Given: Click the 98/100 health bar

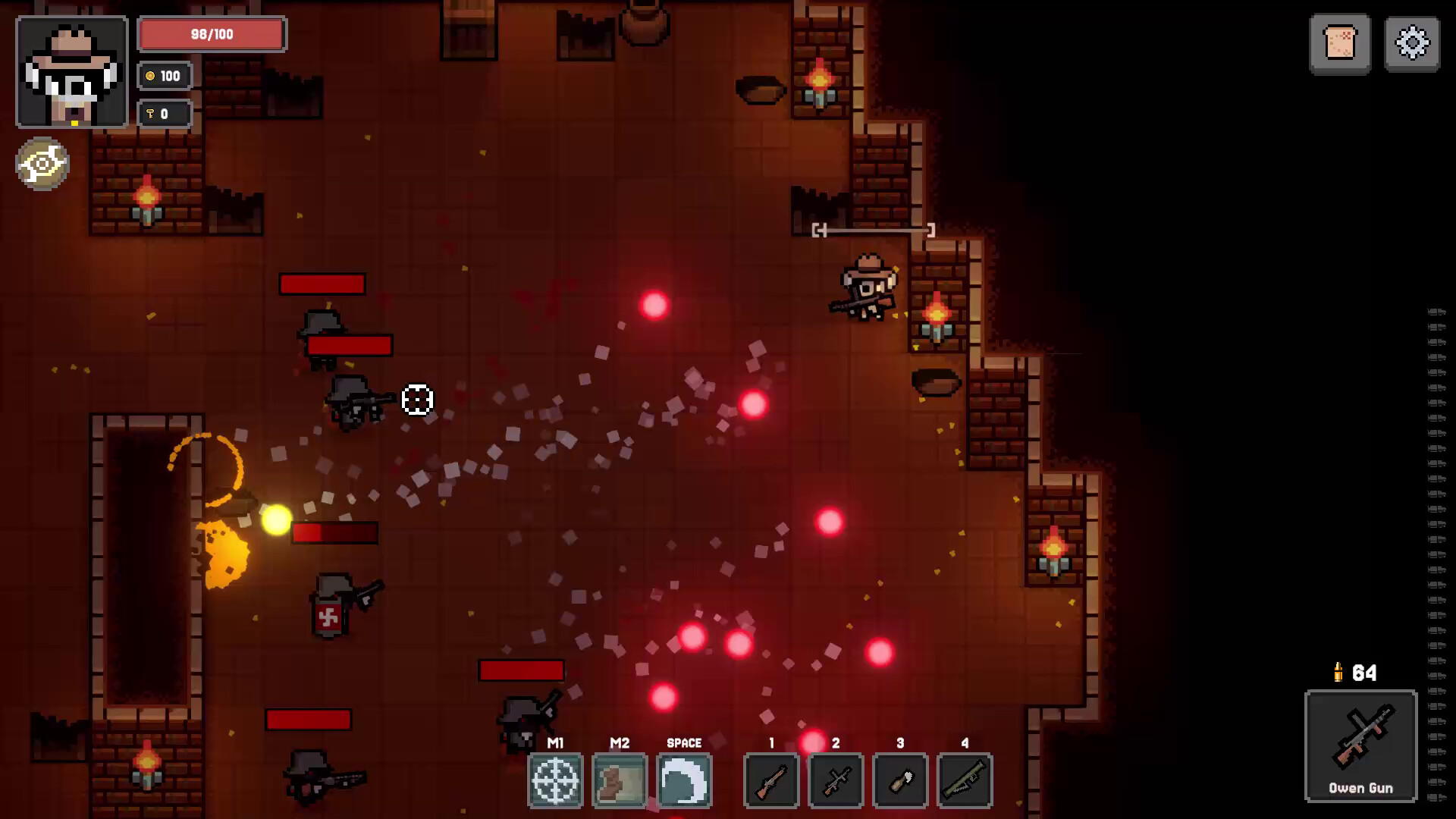Looking at the screenshot, I should pyautogui.click(x=210, y=34).
